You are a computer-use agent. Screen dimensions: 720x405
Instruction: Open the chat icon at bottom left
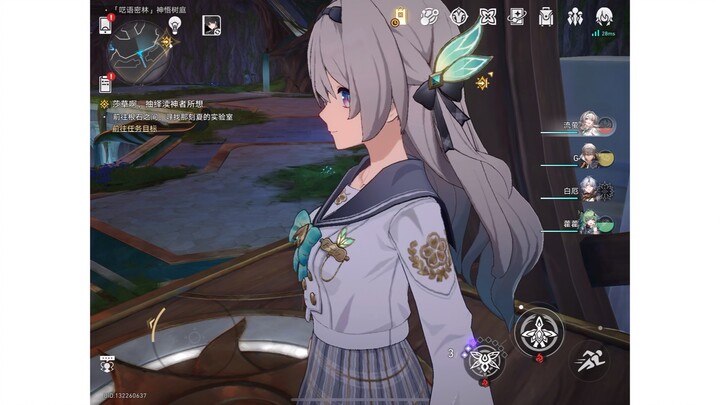coord(105,365)
